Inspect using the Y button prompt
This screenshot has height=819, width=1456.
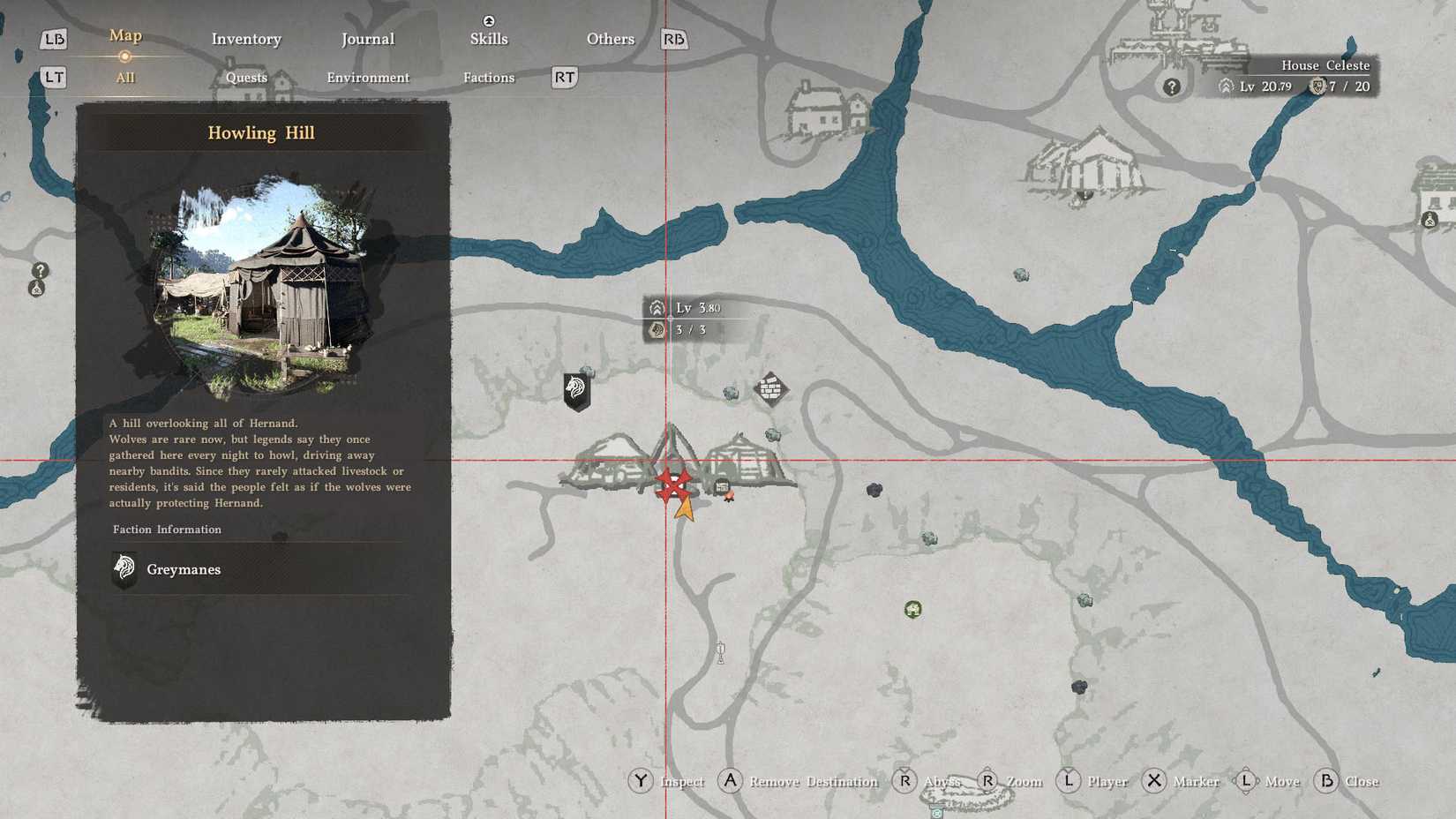642,781
